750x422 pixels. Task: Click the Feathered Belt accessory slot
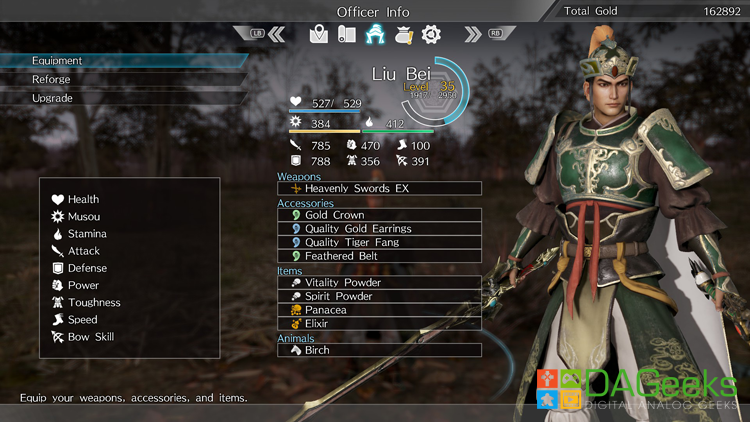379,256
